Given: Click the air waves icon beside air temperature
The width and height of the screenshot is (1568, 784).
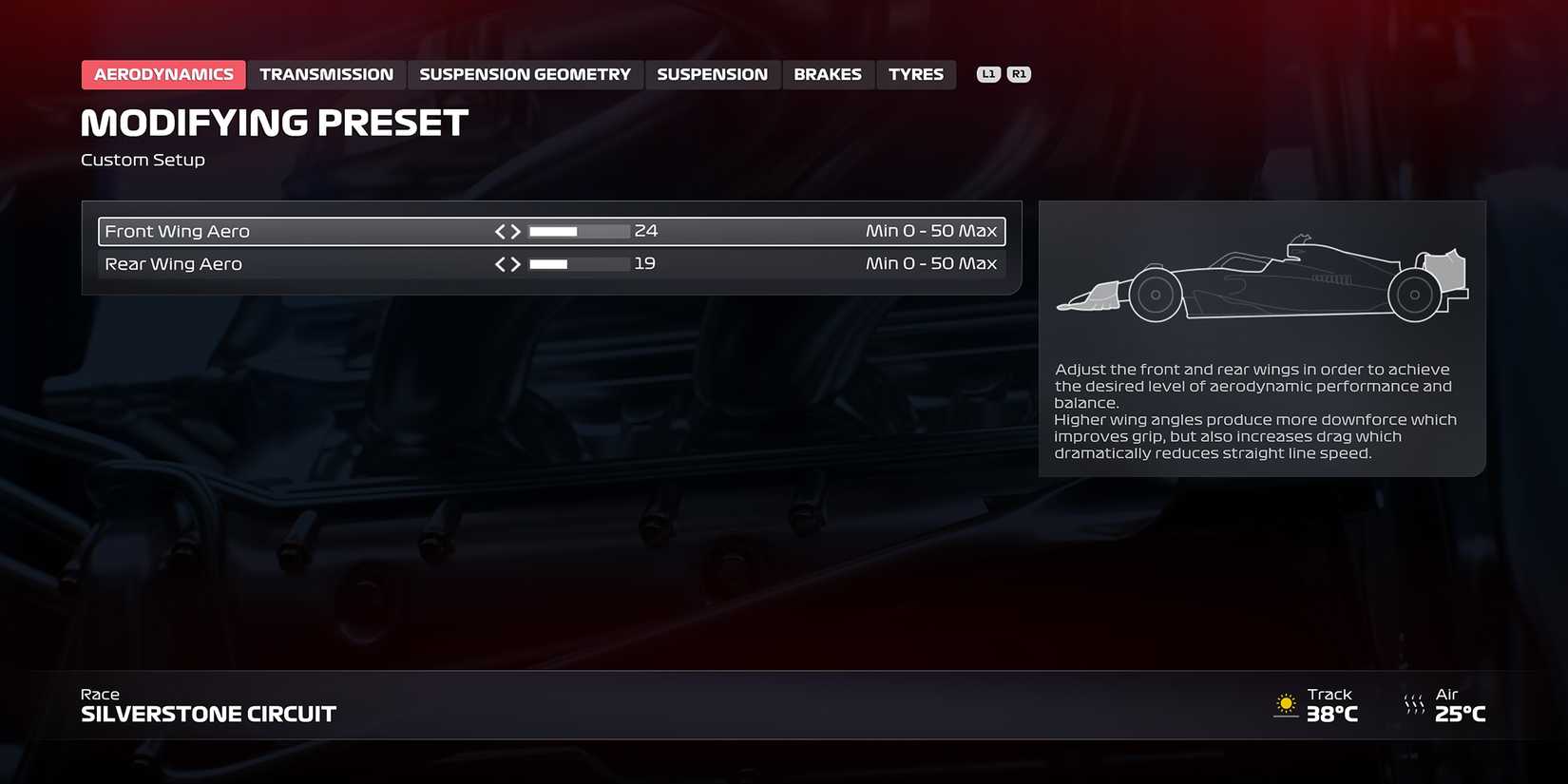Looking at the screenshot, I should point(1414,705).
